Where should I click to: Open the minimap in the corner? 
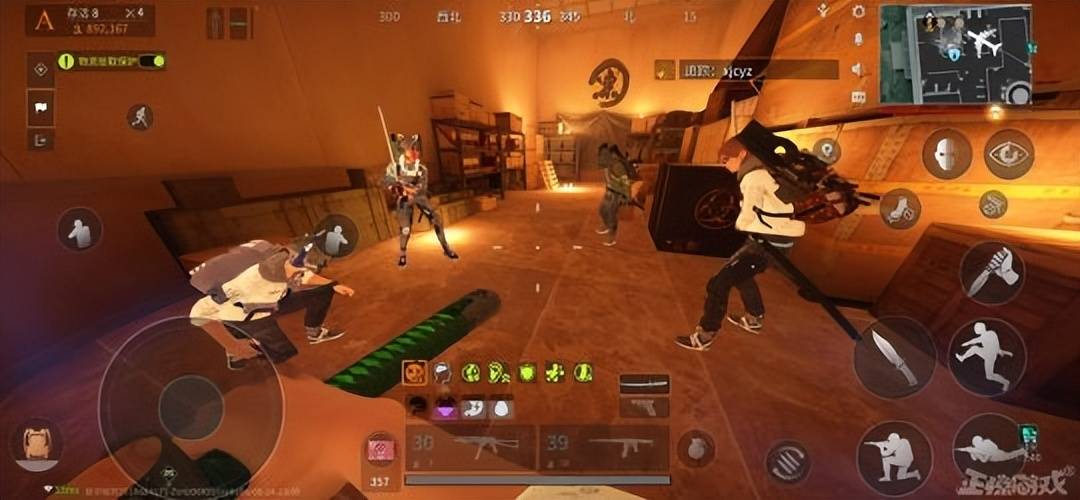955,55
